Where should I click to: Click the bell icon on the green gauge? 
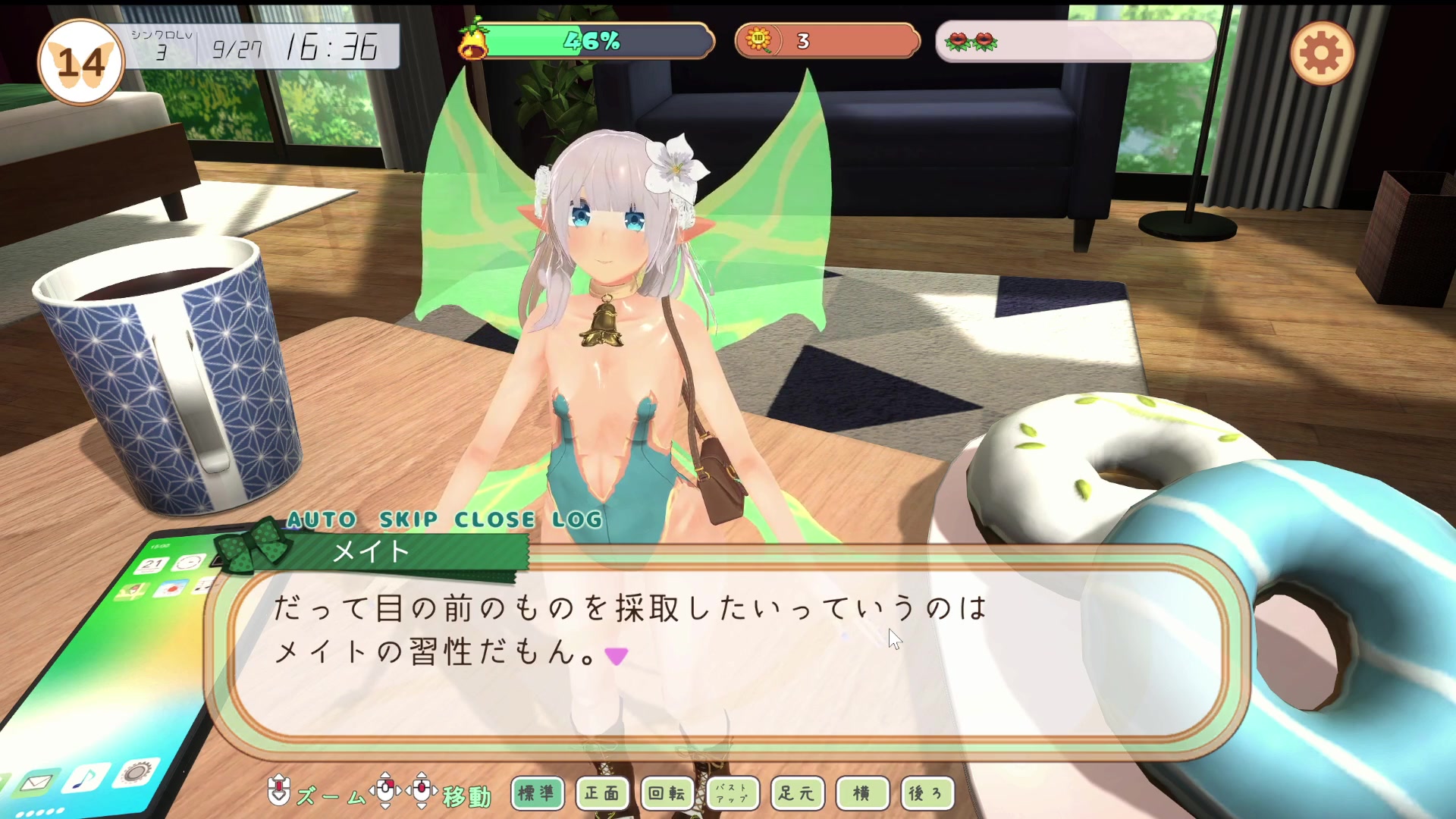click(474, 42)
